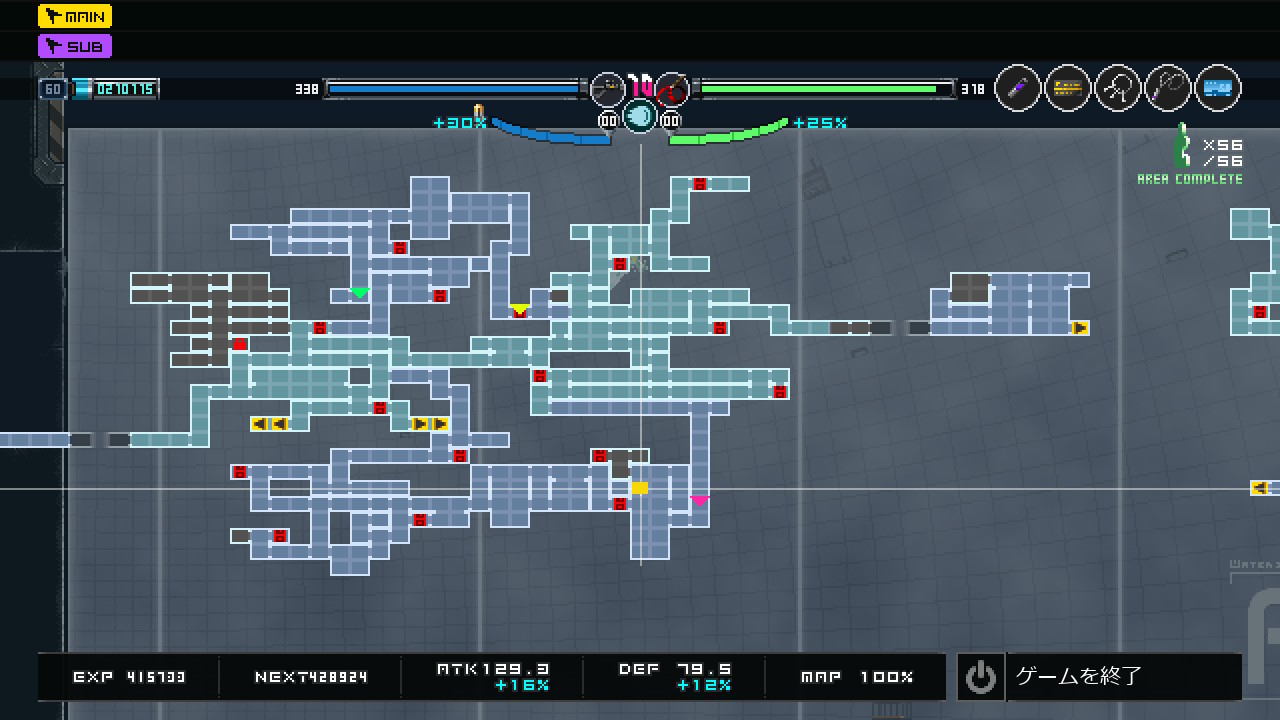Open the blue map chip icon
The height and width of the screenshot is (720, 1280).
[x=1217, y=89]
